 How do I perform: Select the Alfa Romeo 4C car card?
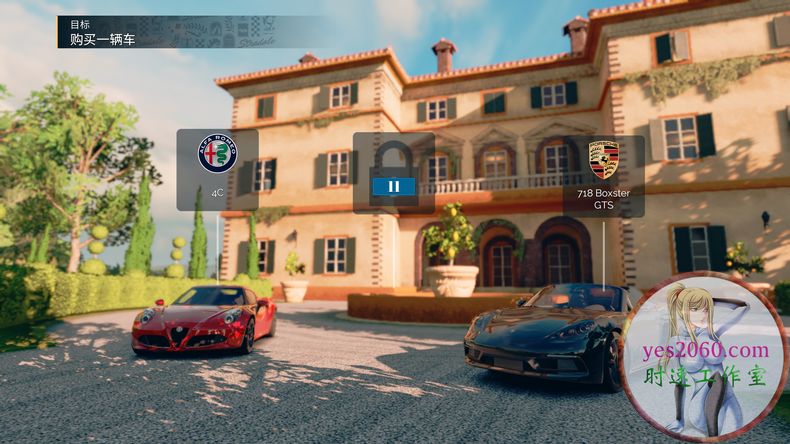217,169
